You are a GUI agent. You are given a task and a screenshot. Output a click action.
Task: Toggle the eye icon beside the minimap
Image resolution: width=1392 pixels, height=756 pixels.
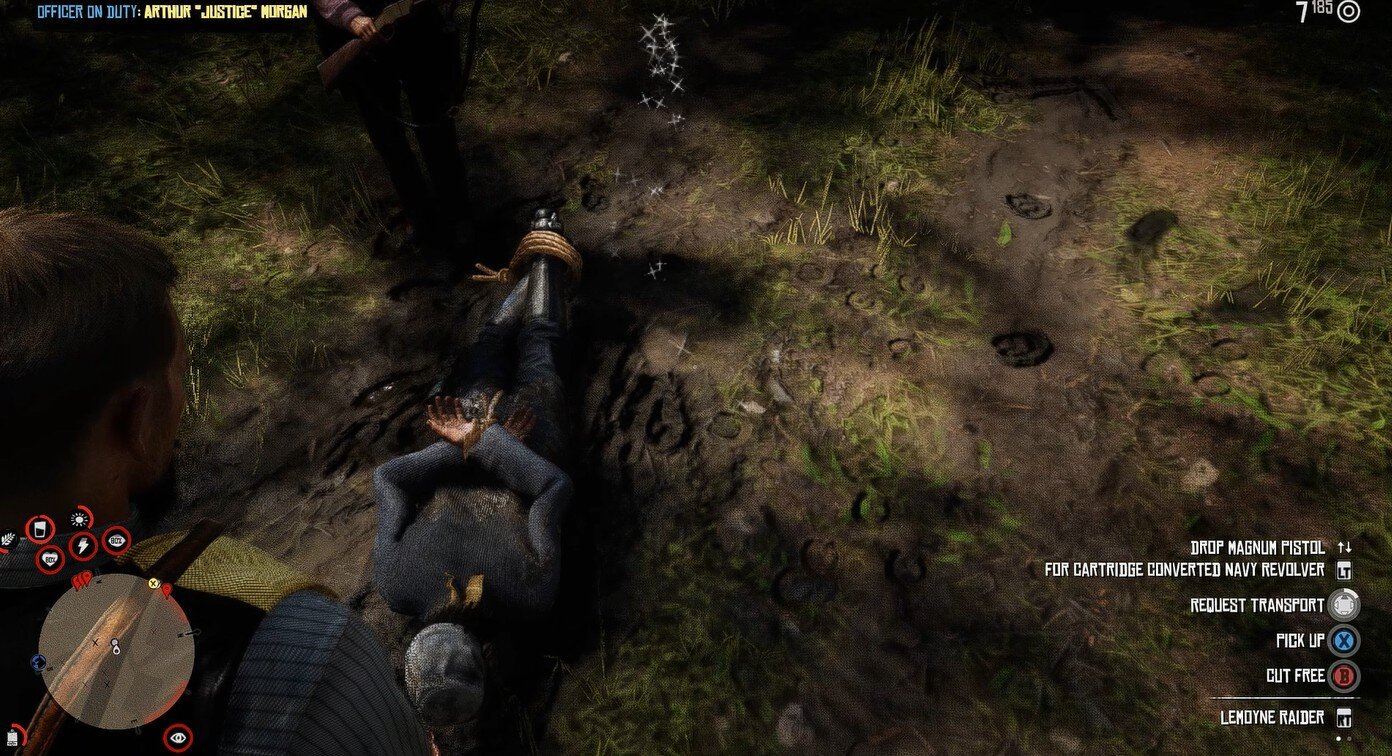point(178,738)
